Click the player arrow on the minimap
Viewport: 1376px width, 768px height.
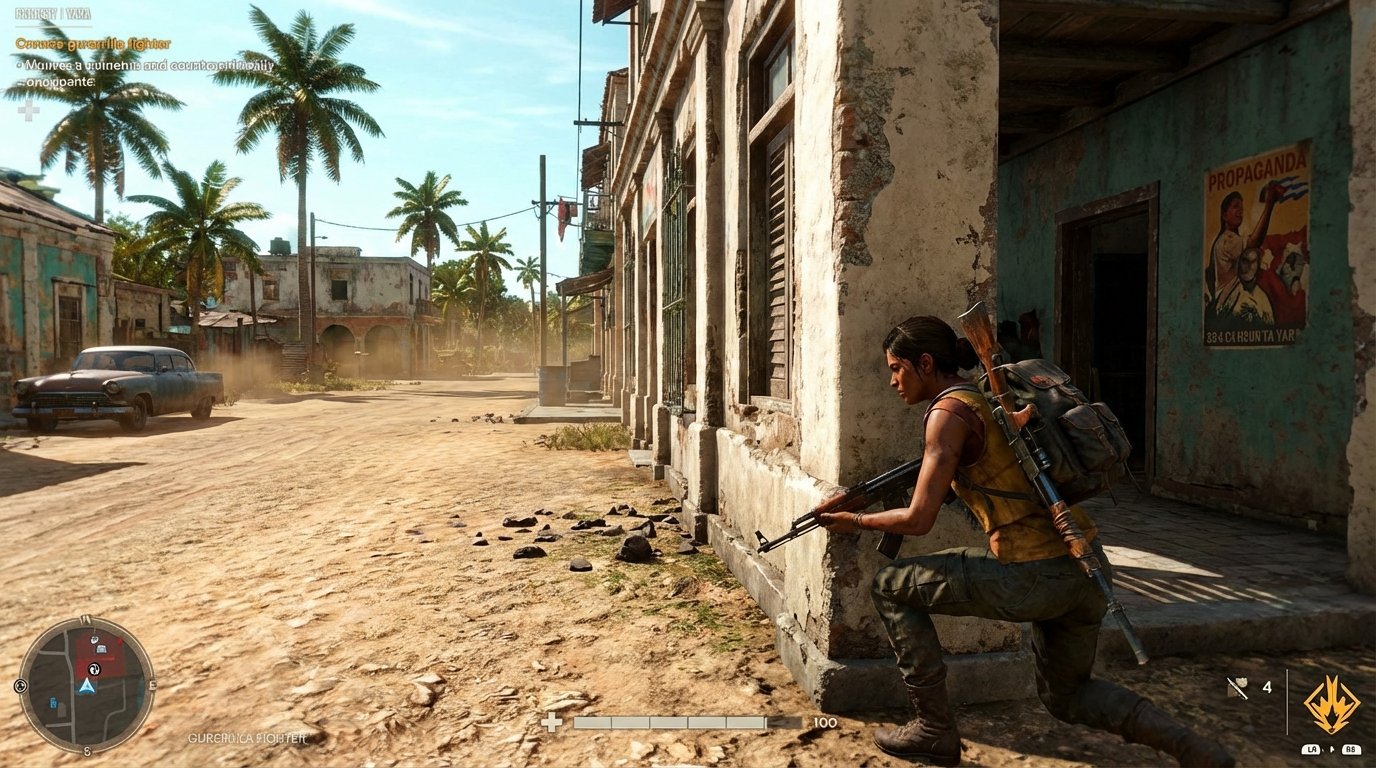click(x=86, y=685)
